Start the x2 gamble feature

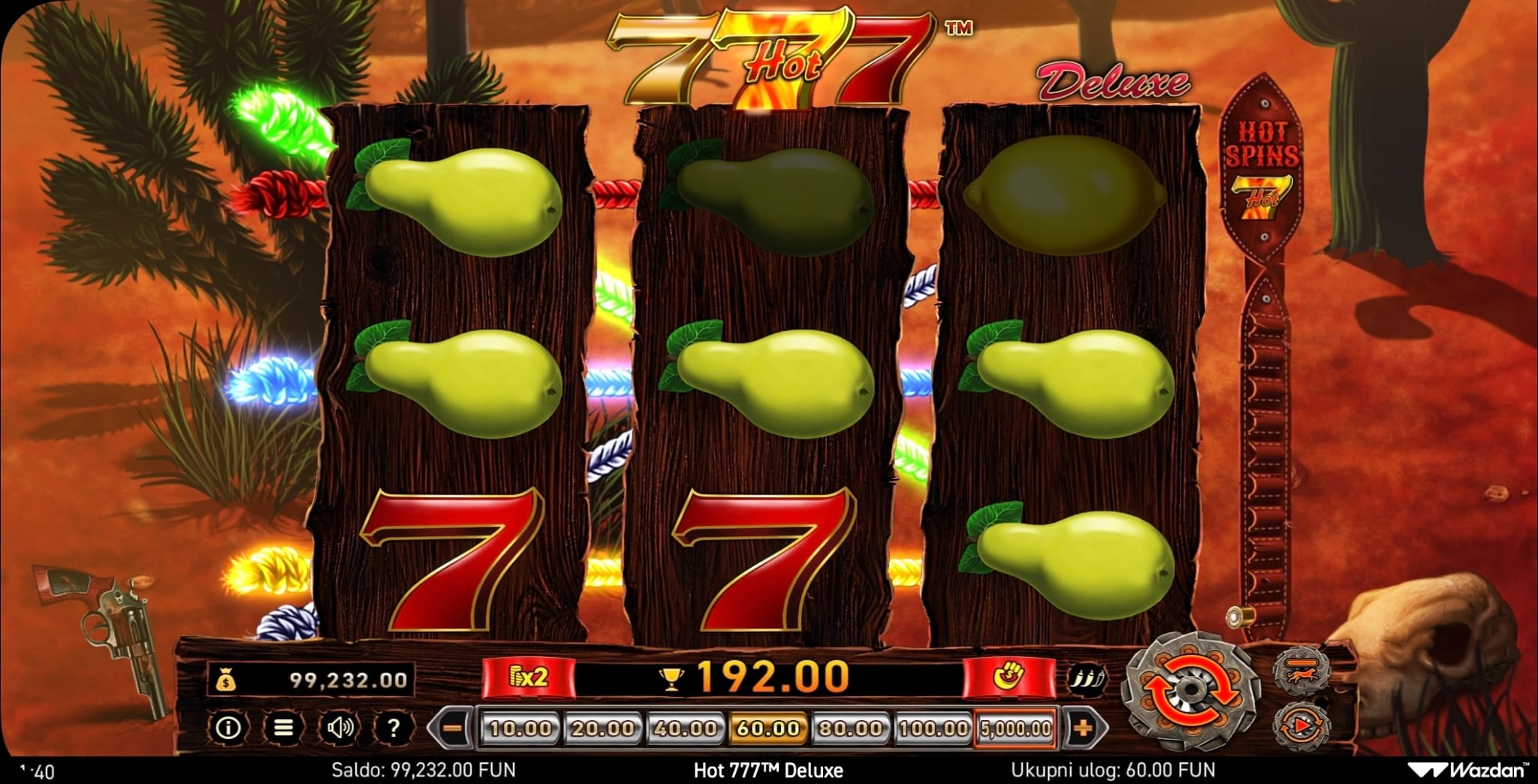(x=529, y=677)
